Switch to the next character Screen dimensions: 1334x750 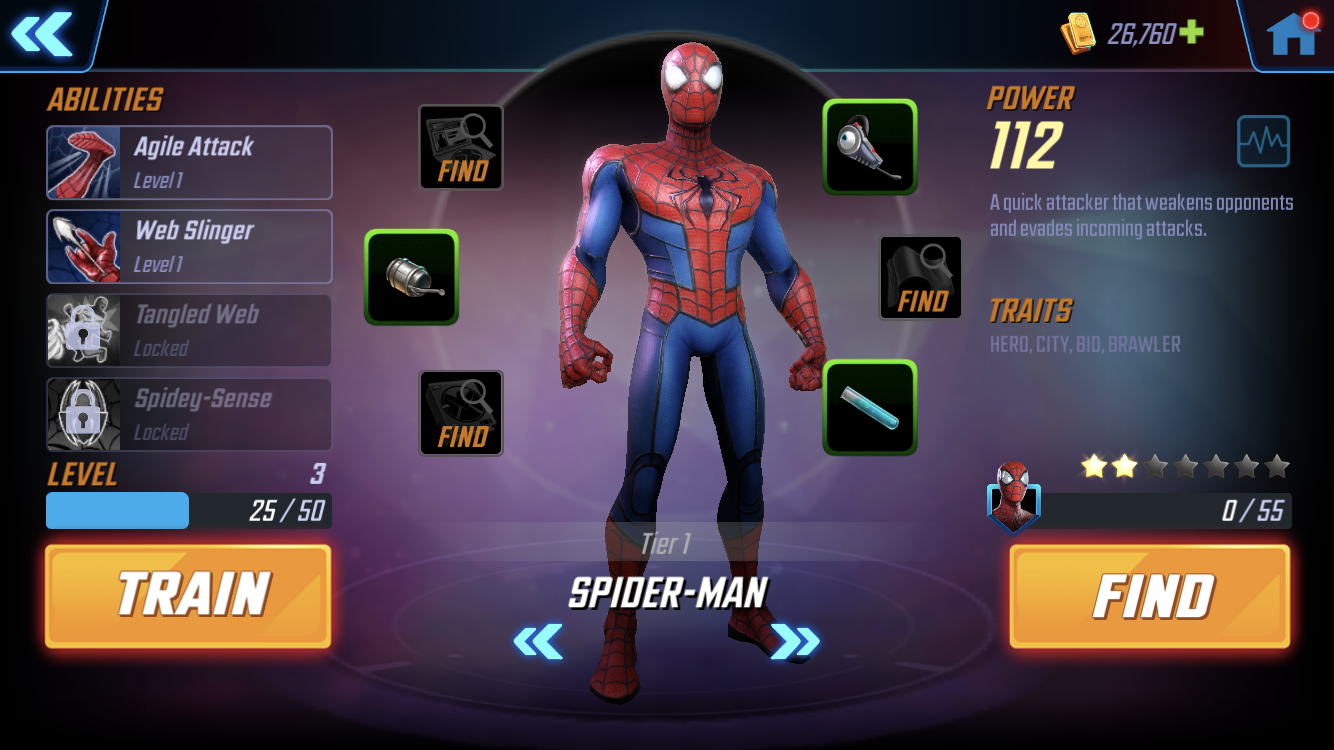coord(795,641)
